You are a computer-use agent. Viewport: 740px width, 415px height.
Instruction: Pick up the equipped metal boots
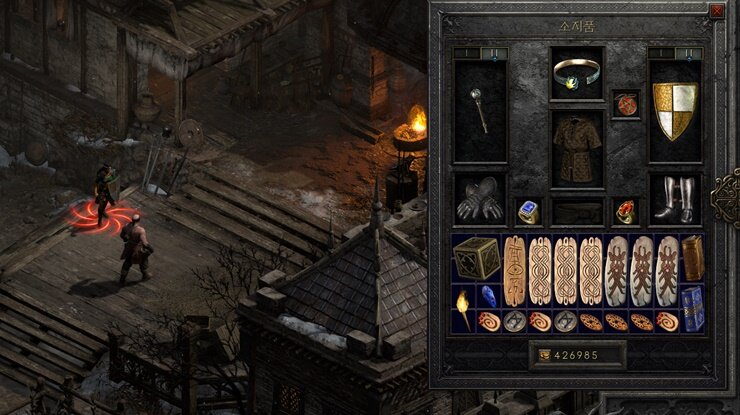[x=675, y=198]
